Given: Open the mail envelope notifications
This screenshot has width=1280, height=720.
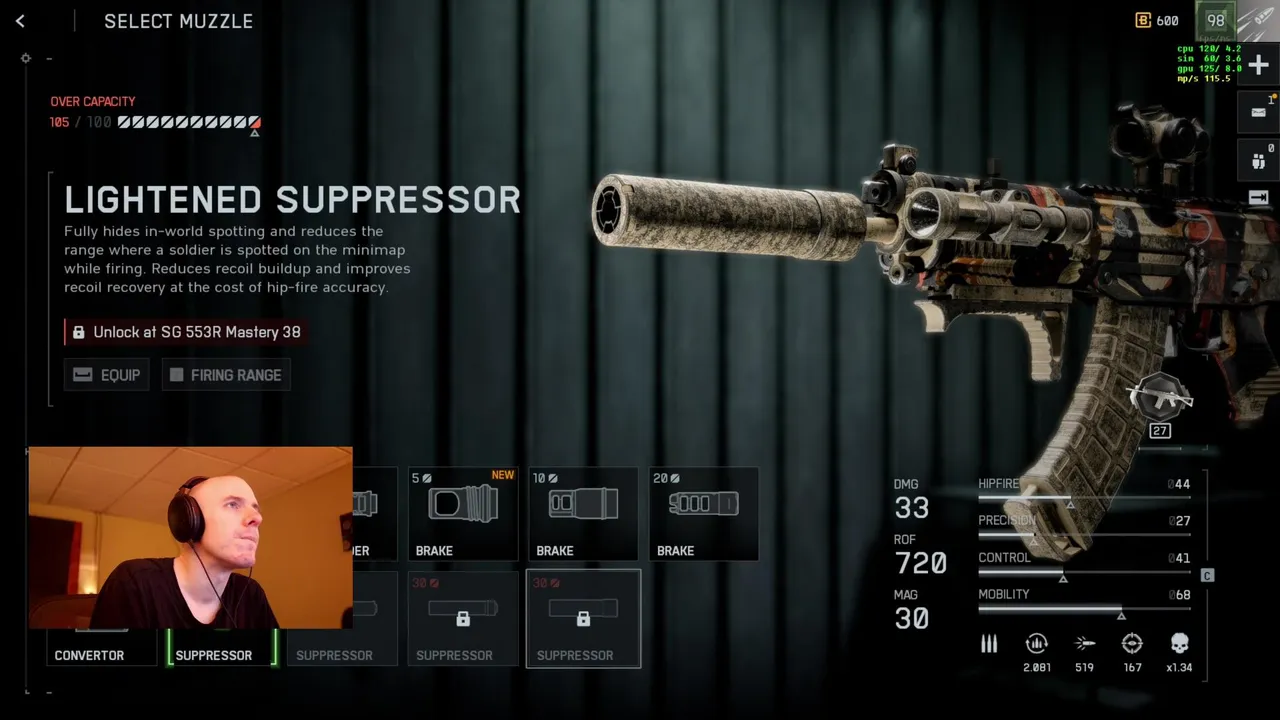Looking at the screenshot, I should [x=1258, y=112].
